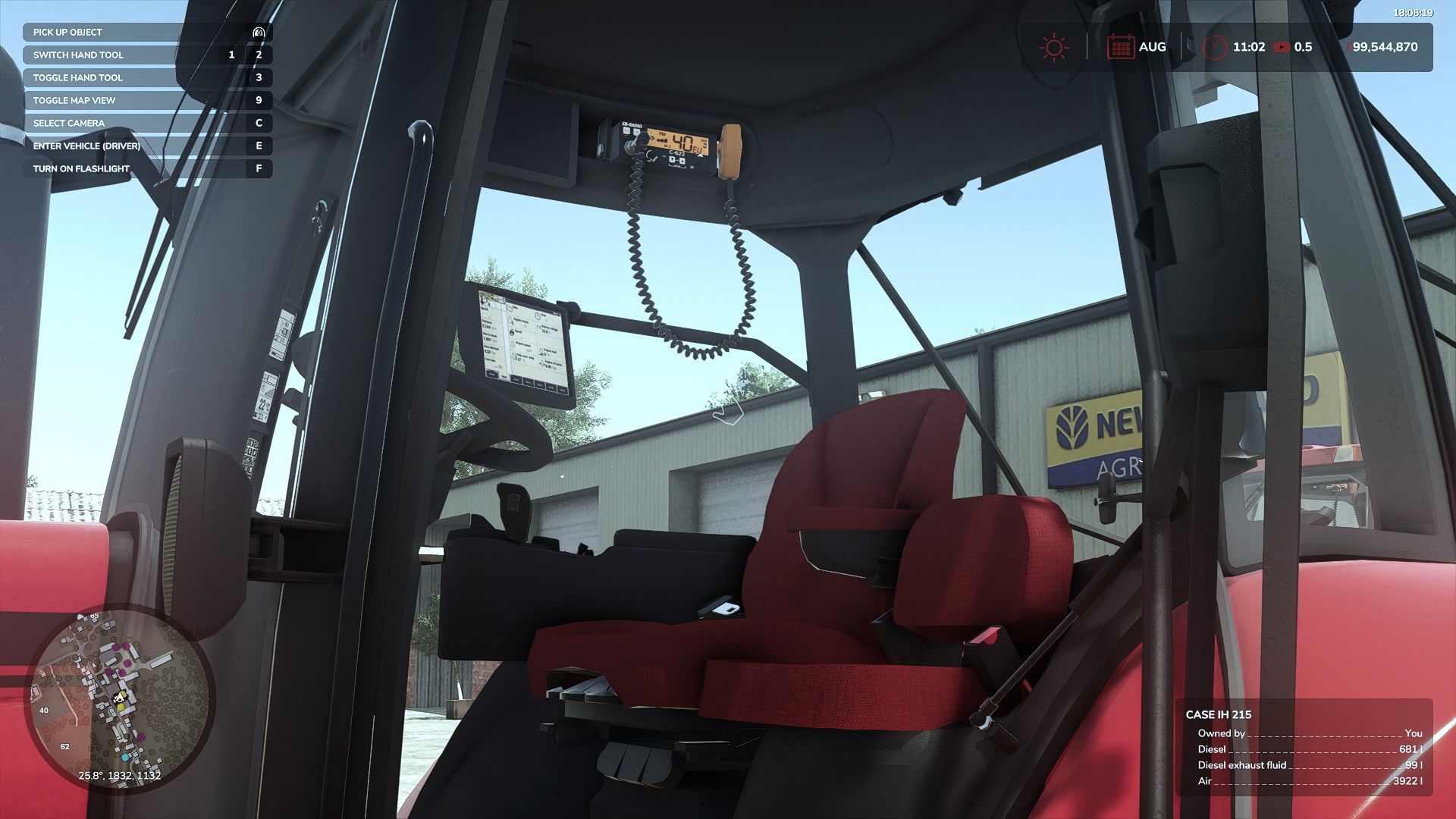Click the mouse icon beside Pick Up Object
Screen dimensions: 1456x819
point(259,32)
